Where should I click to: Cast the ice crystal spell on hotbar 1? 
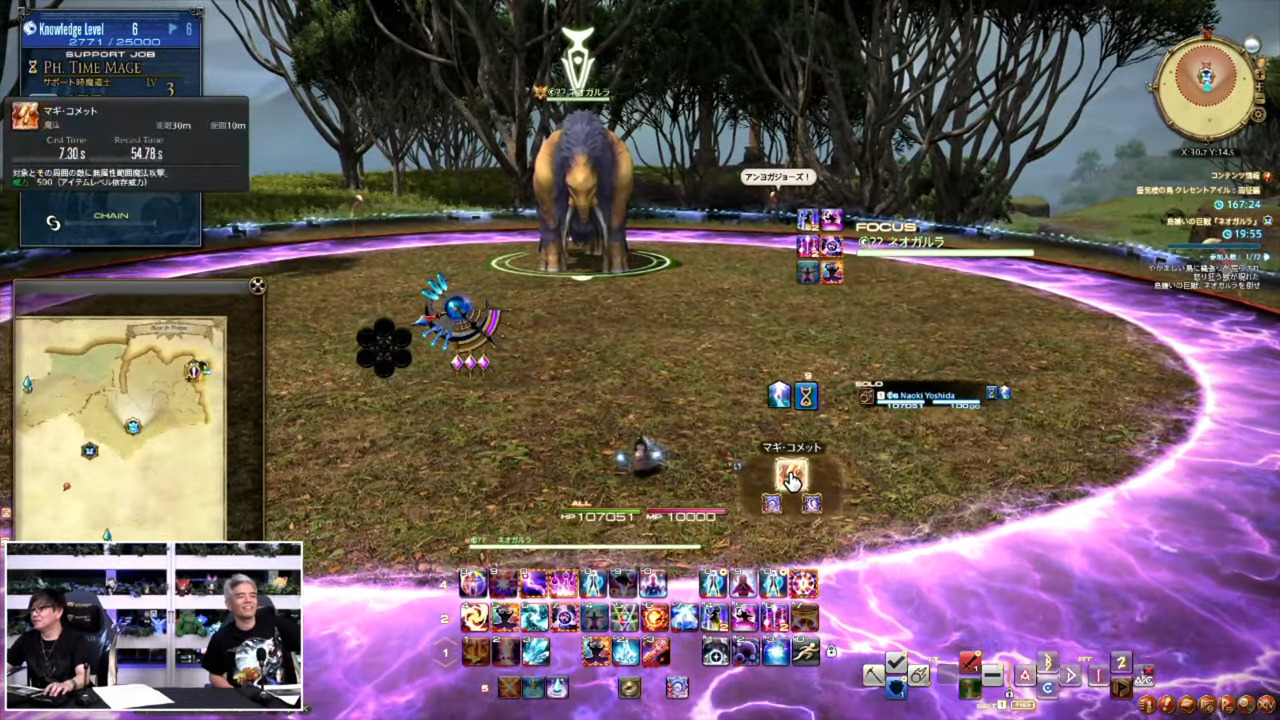[x=536, y=651]
